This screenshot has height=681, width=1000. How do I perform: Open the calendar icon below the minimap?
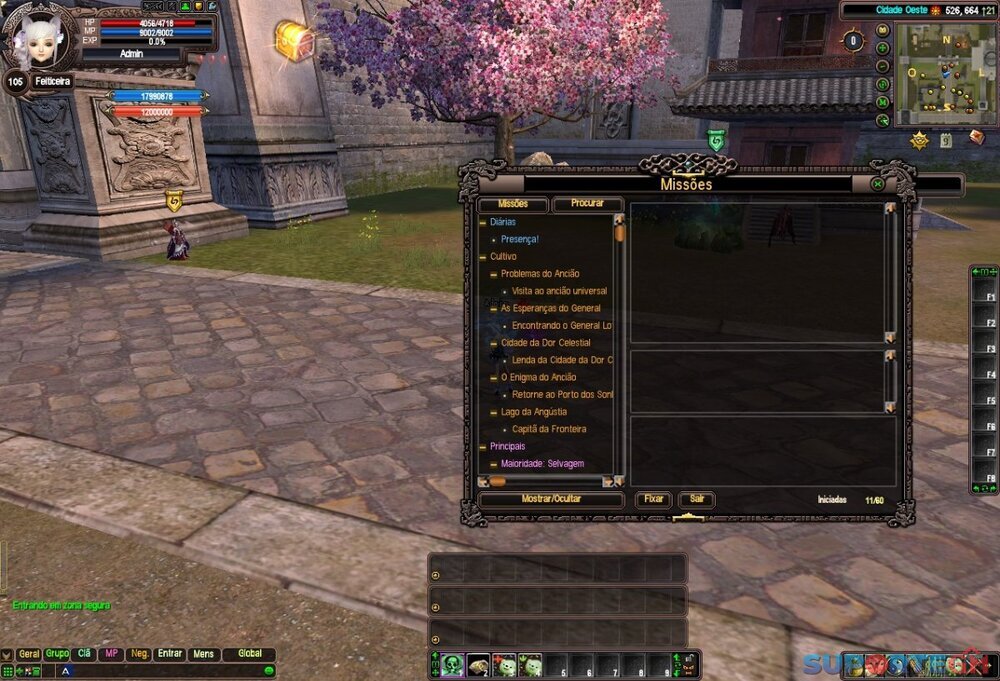[x=946, y=140]
